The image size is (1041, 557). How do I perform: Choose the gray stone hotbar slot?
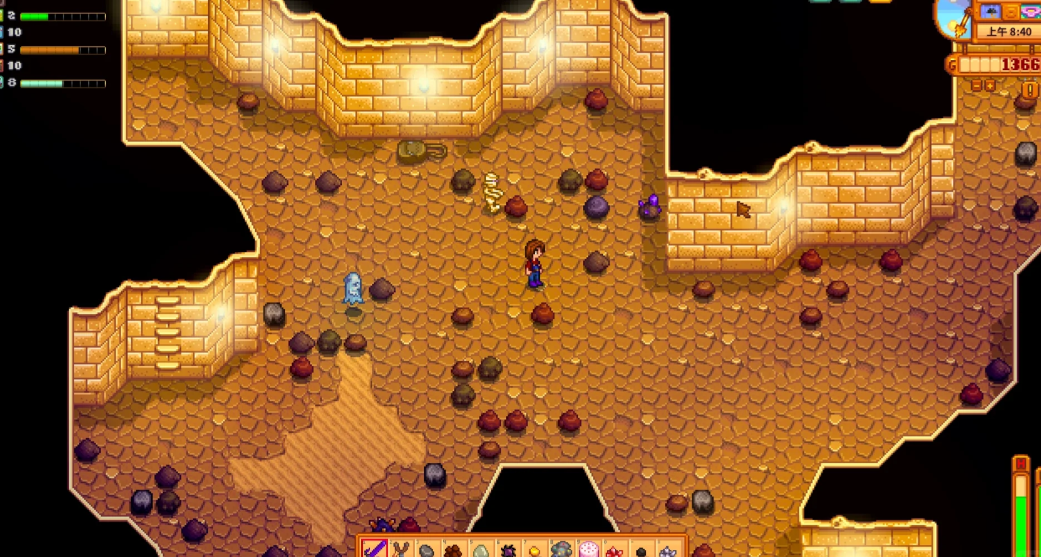tap(428, 550)
